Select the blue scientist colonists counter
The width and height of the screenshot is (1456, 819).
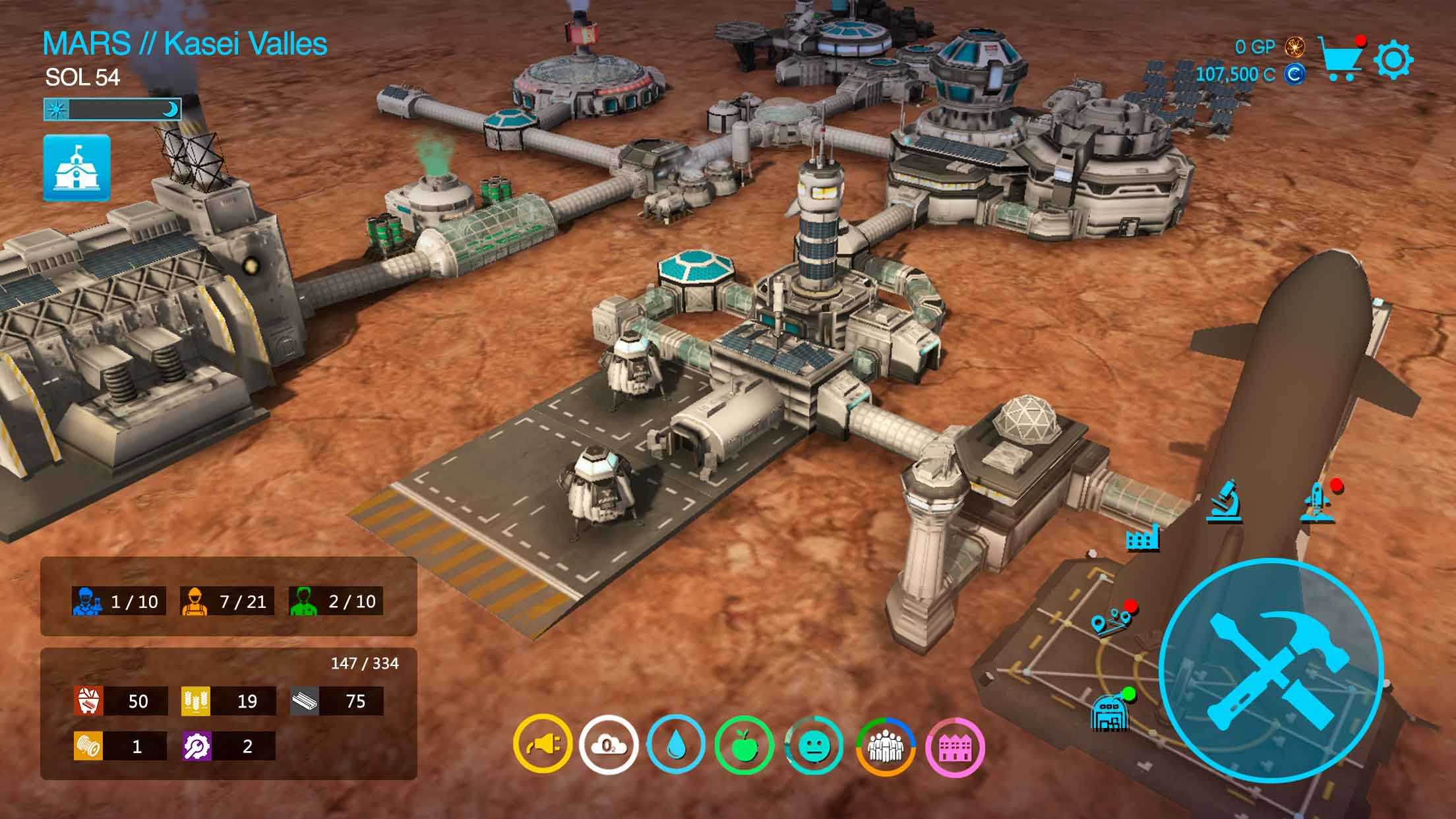click(116, 601)
